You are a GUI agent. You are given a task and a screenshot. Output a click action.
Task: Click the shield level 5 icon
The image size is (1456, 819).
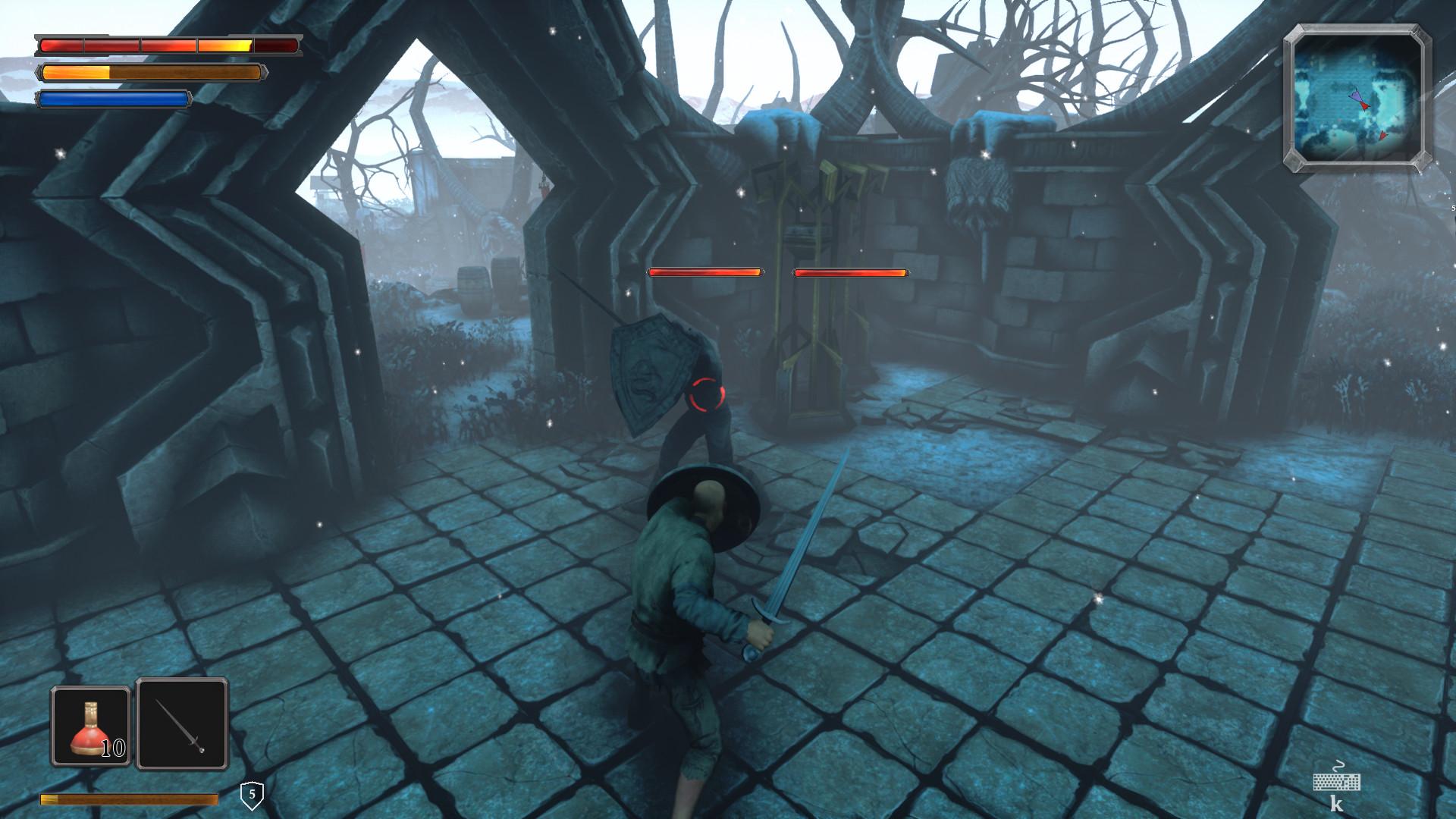(252, 795)
